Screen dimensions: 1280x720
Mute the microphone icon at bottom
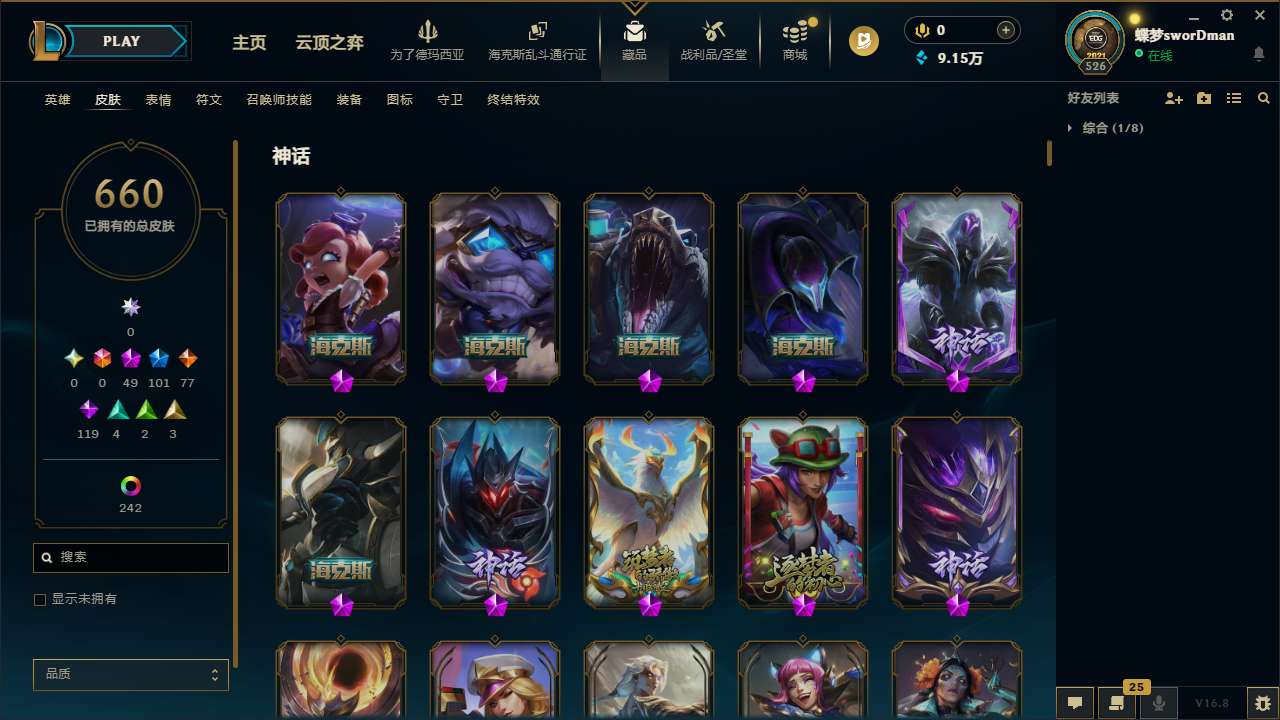coord(1160,703)
